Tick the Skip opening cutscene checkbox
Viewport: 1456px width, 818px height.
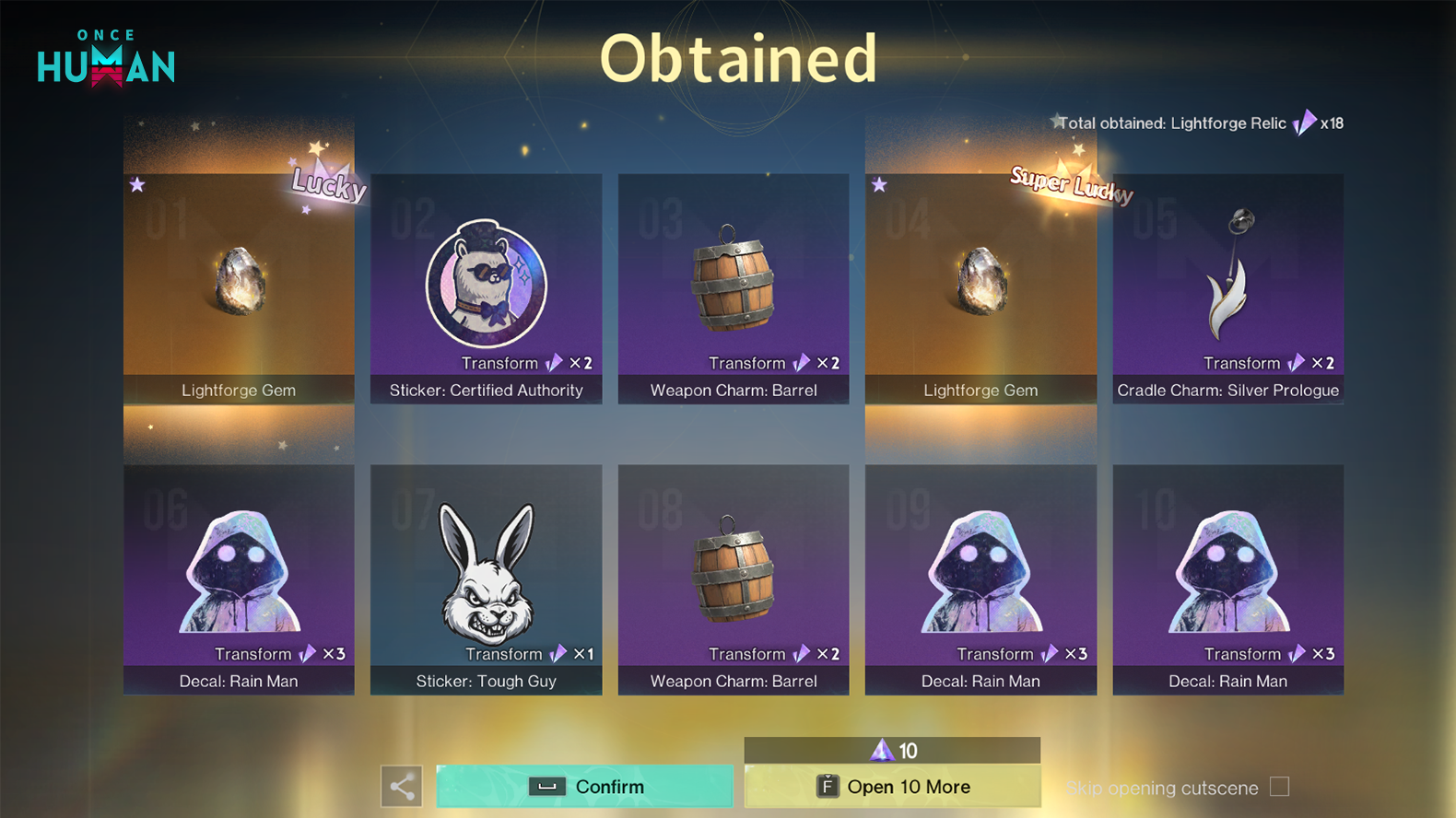(x=1279, y=787)
